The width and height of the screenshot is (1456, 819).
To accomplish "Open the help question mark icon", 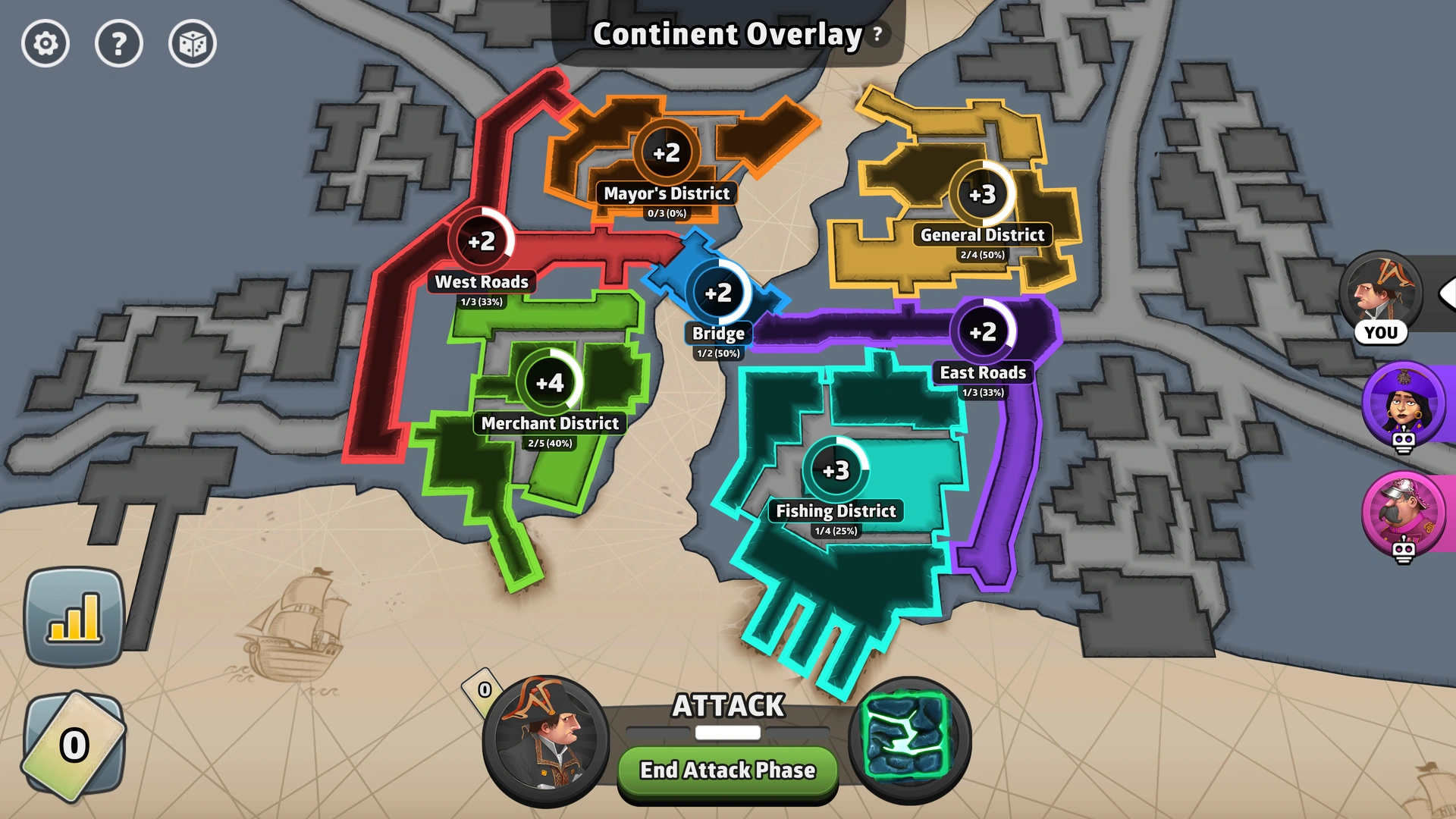I will (x=119, y=44).
